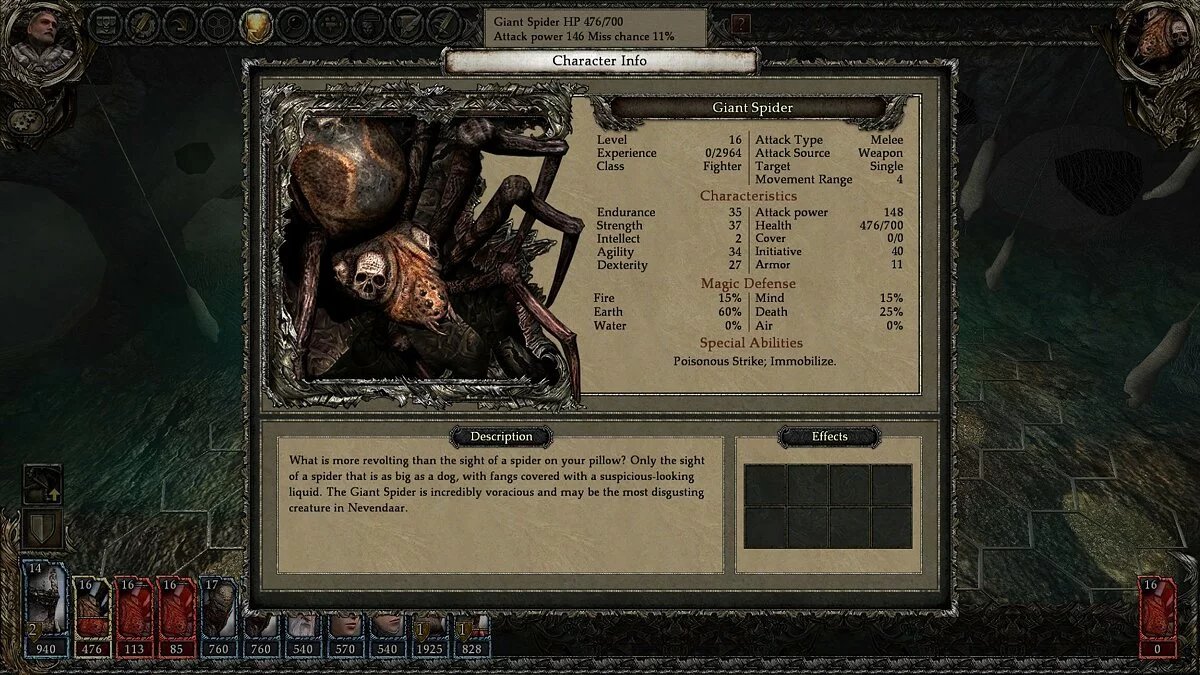Click the first ability icon in top bar
The width and height of the screenshot is (1200, 675).
[105, 26]
